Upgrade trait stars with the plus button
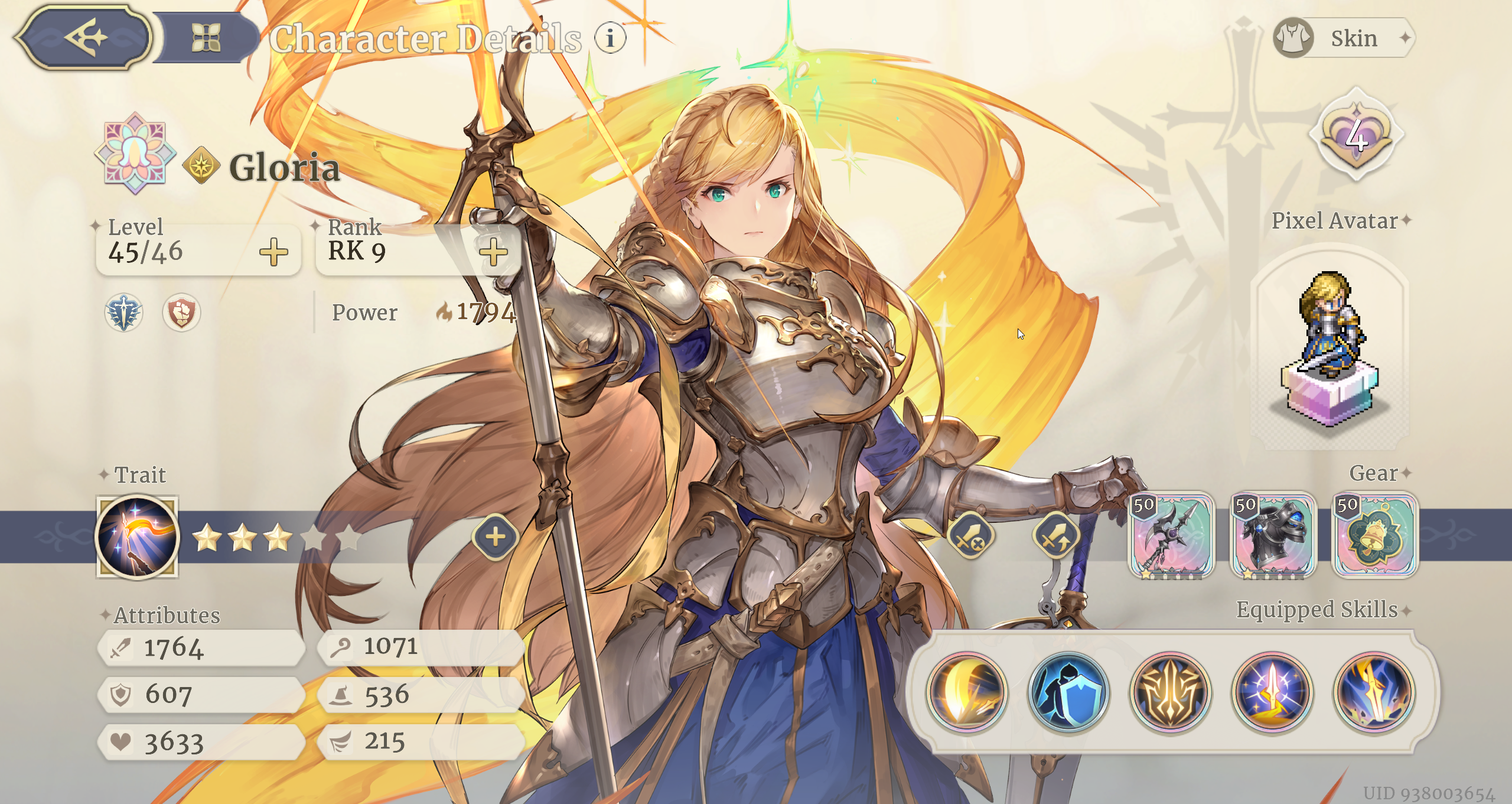Screen dimensions: 1512x804 495,537
